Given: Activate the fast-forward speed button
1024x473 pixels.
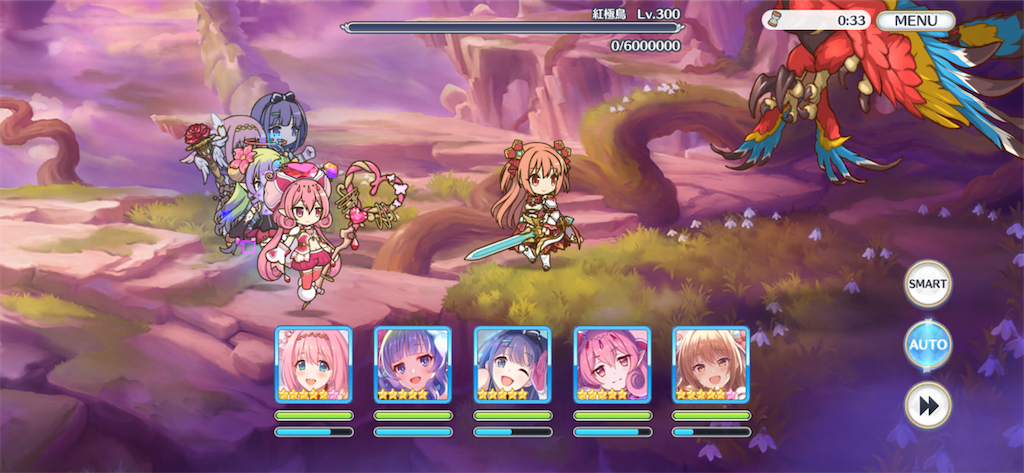Looking at the screenshot, I should coord(927,405).
